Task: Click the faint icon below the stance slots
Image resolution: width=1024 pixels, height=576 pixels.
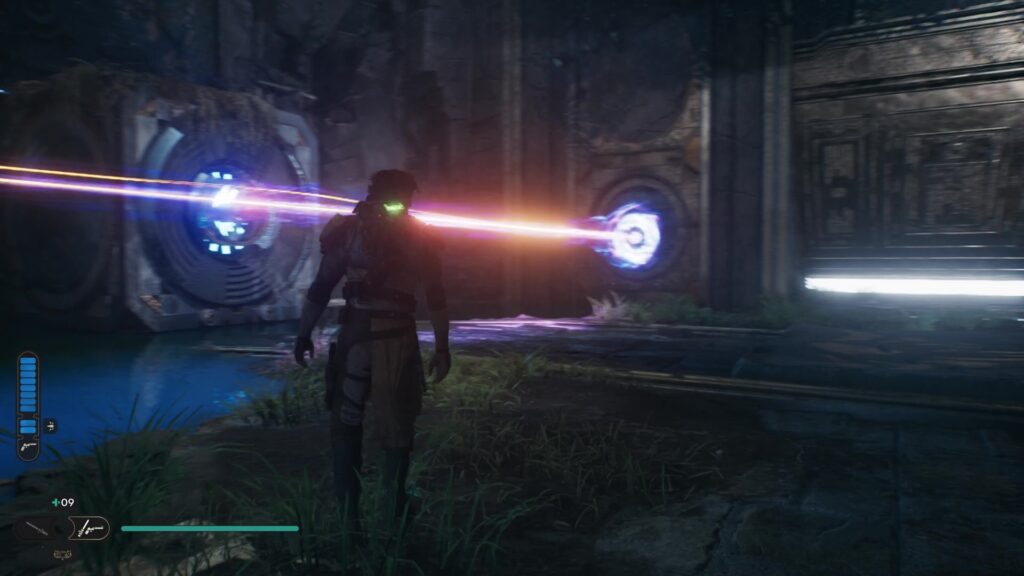Action: (x=62, y=553)
